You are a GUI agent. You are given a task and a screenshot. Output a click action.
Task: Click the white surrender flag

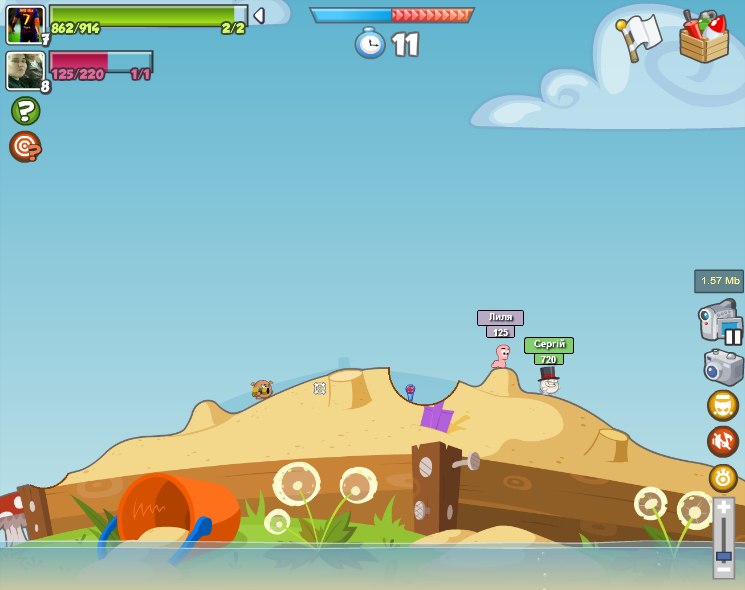click(640, 36)
